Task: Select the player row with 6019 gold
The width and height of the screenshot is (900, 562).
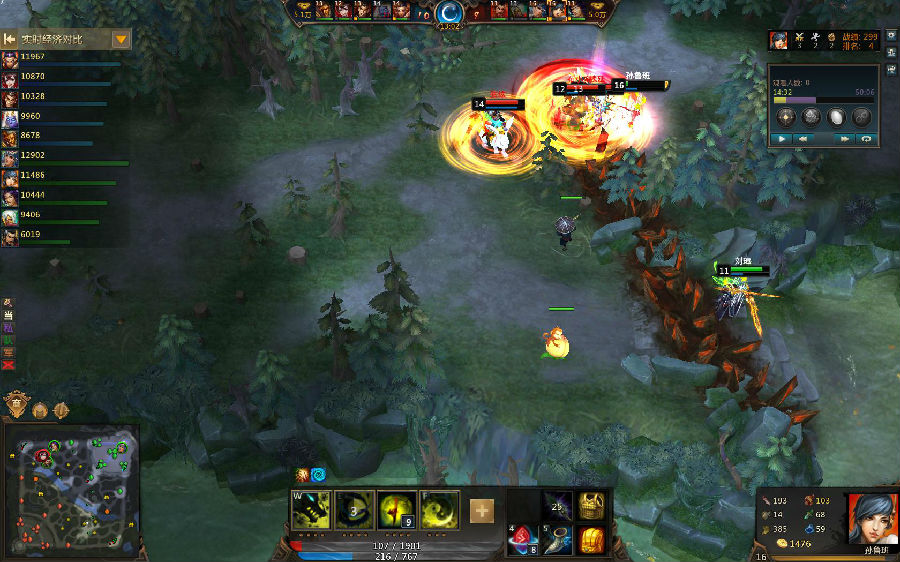Action: pos(60,237)
